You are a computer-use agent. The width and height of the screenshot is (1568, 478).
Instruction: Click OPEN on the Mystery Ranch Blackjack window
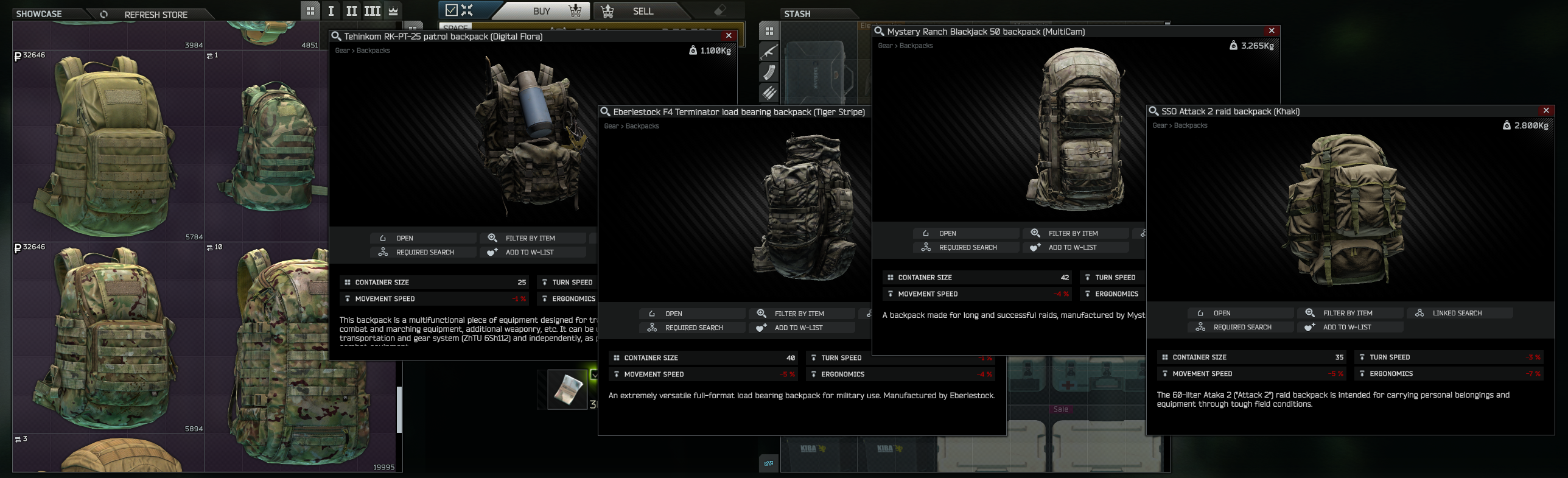pyautogui.click(x=965, y=233)
